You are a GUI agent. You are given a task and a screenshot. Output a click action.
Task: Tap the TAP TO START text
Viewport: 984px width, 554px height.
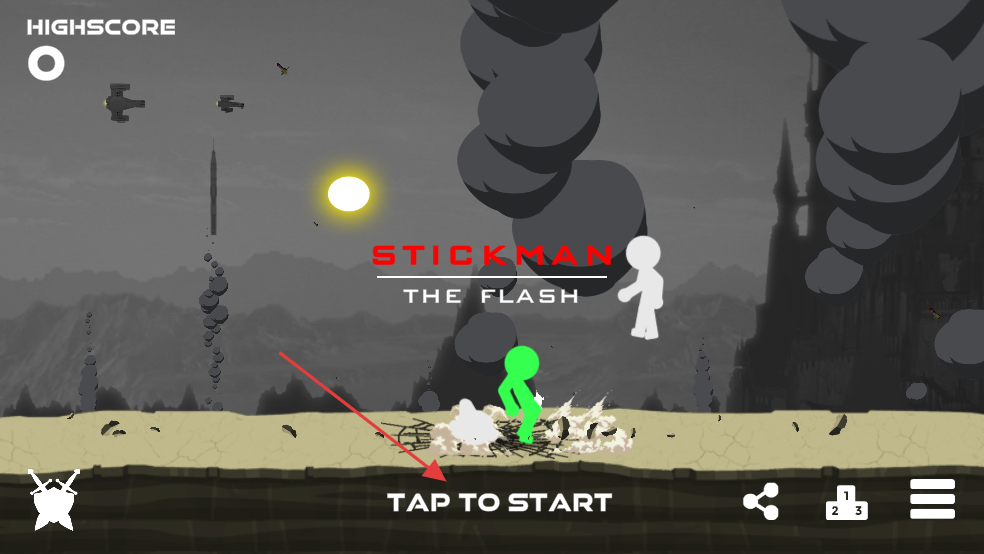(499, 502)
